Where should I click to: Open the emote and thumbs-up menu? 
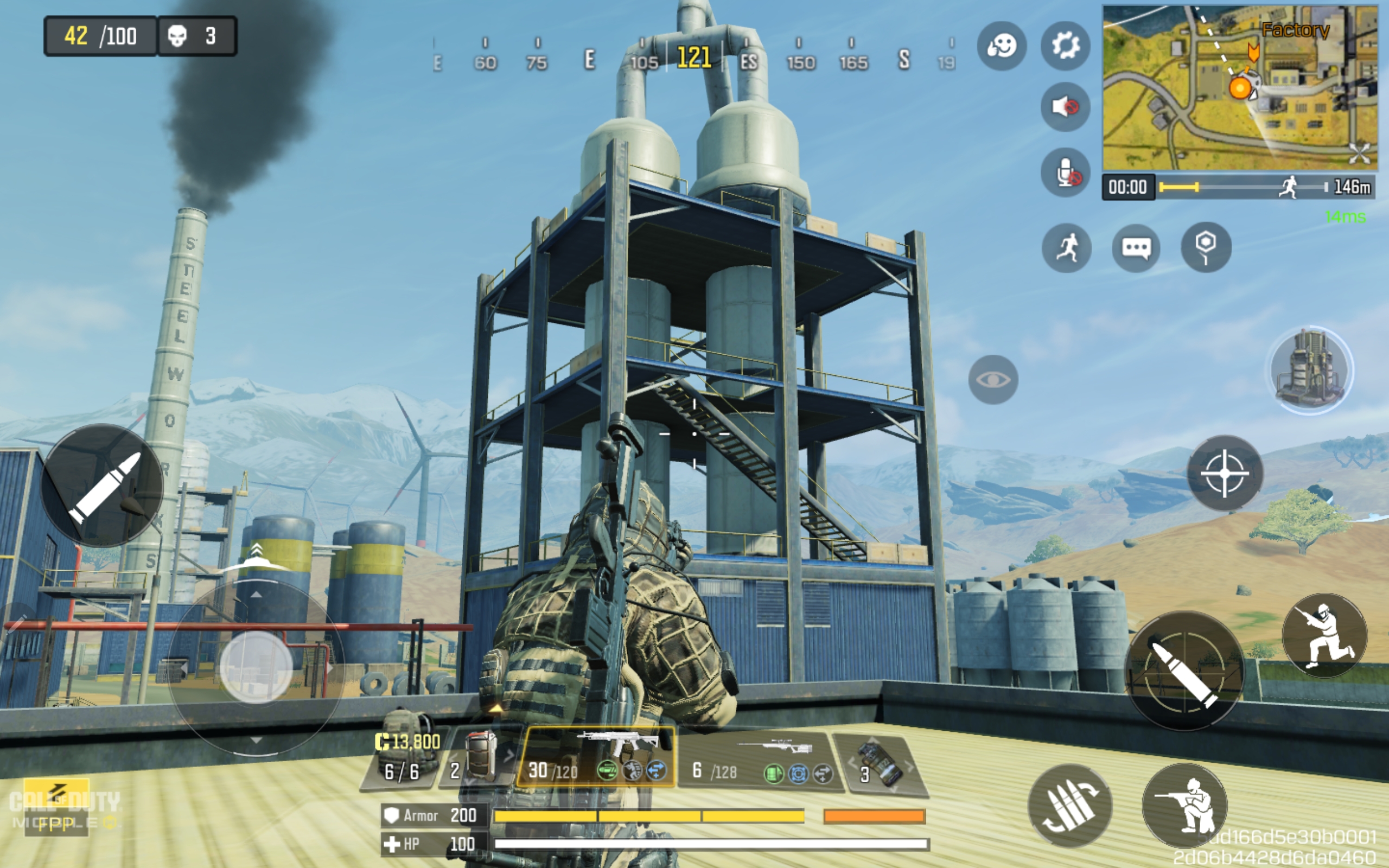click(x=1002, y=46)
